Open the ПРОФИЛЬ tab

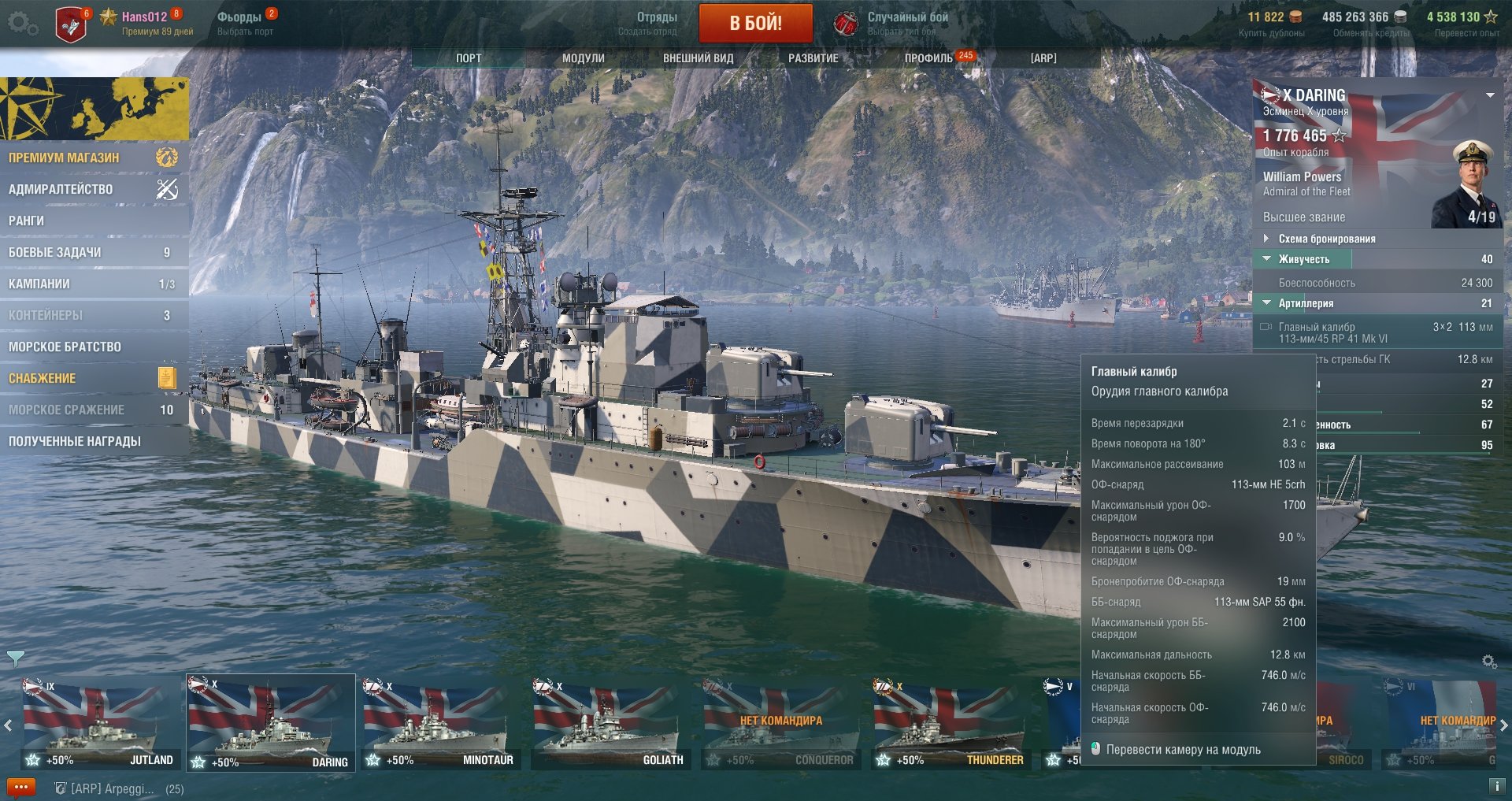tap(929, 58)
